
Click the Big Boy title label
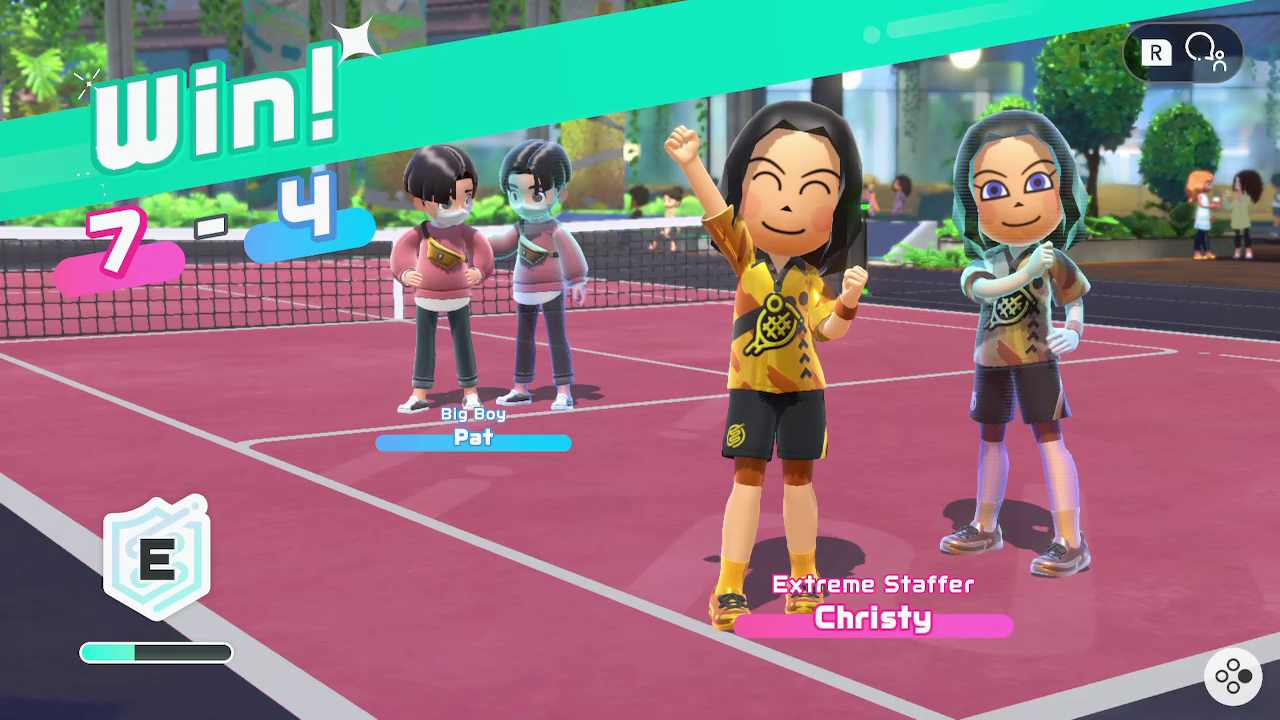click(473, 412)
